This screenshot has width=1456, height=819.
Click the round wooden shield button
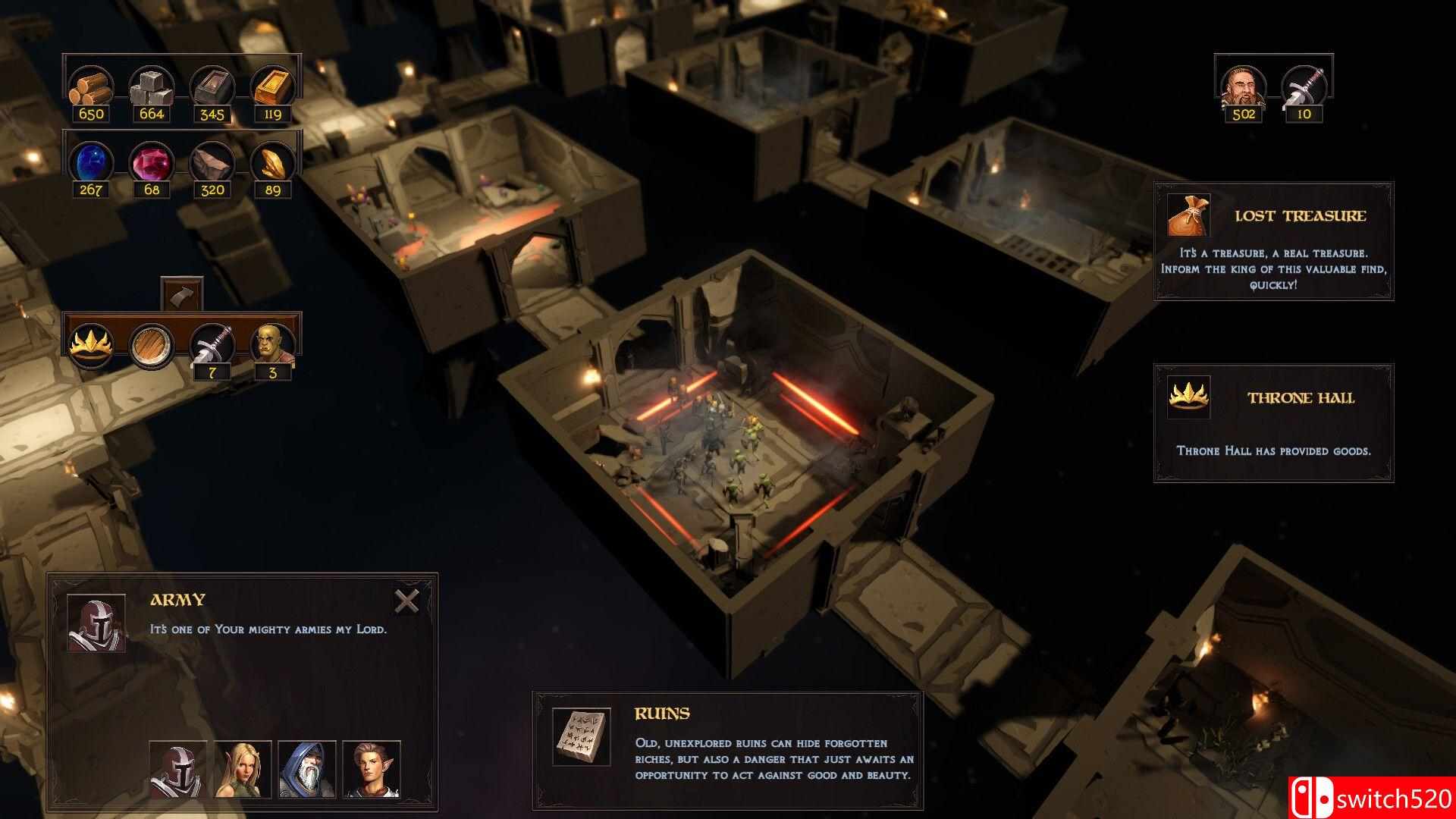click(x=152, y=345)
